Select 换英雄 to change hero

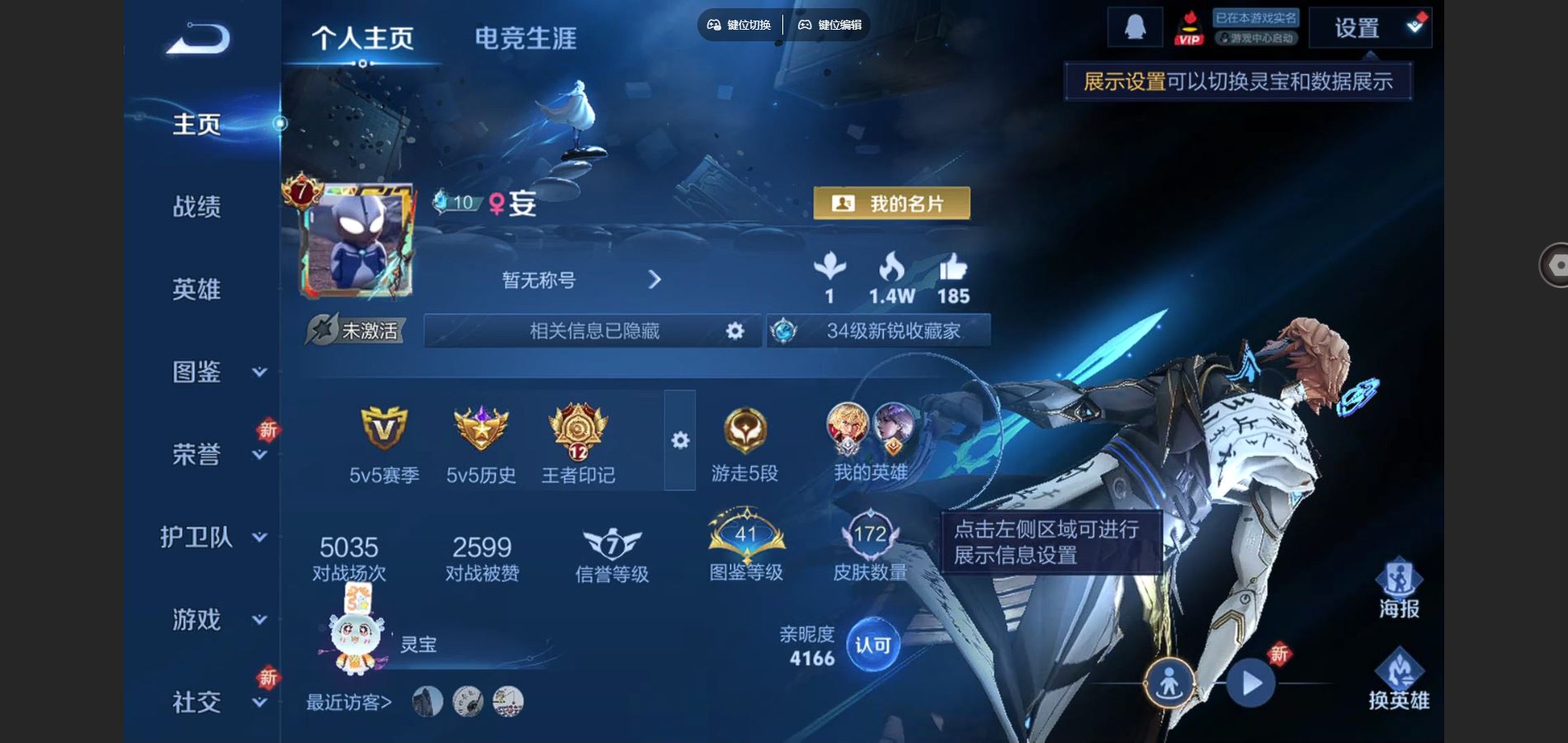(x=1399, y=679)
